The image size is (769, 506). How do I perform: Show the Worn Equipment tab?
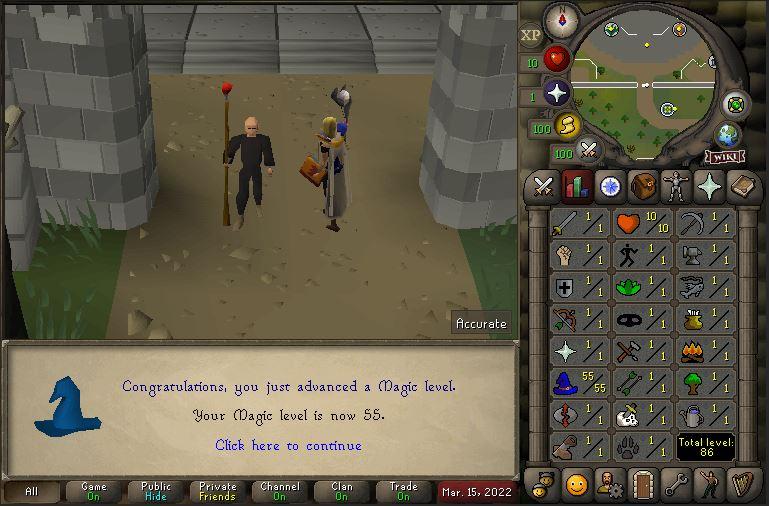(x=675, y=186)
